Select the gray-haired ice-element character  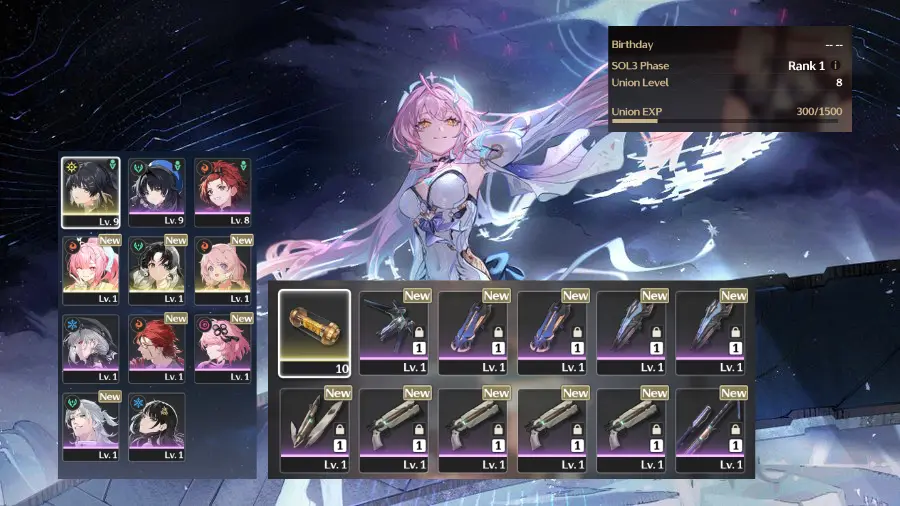(91, 347)
